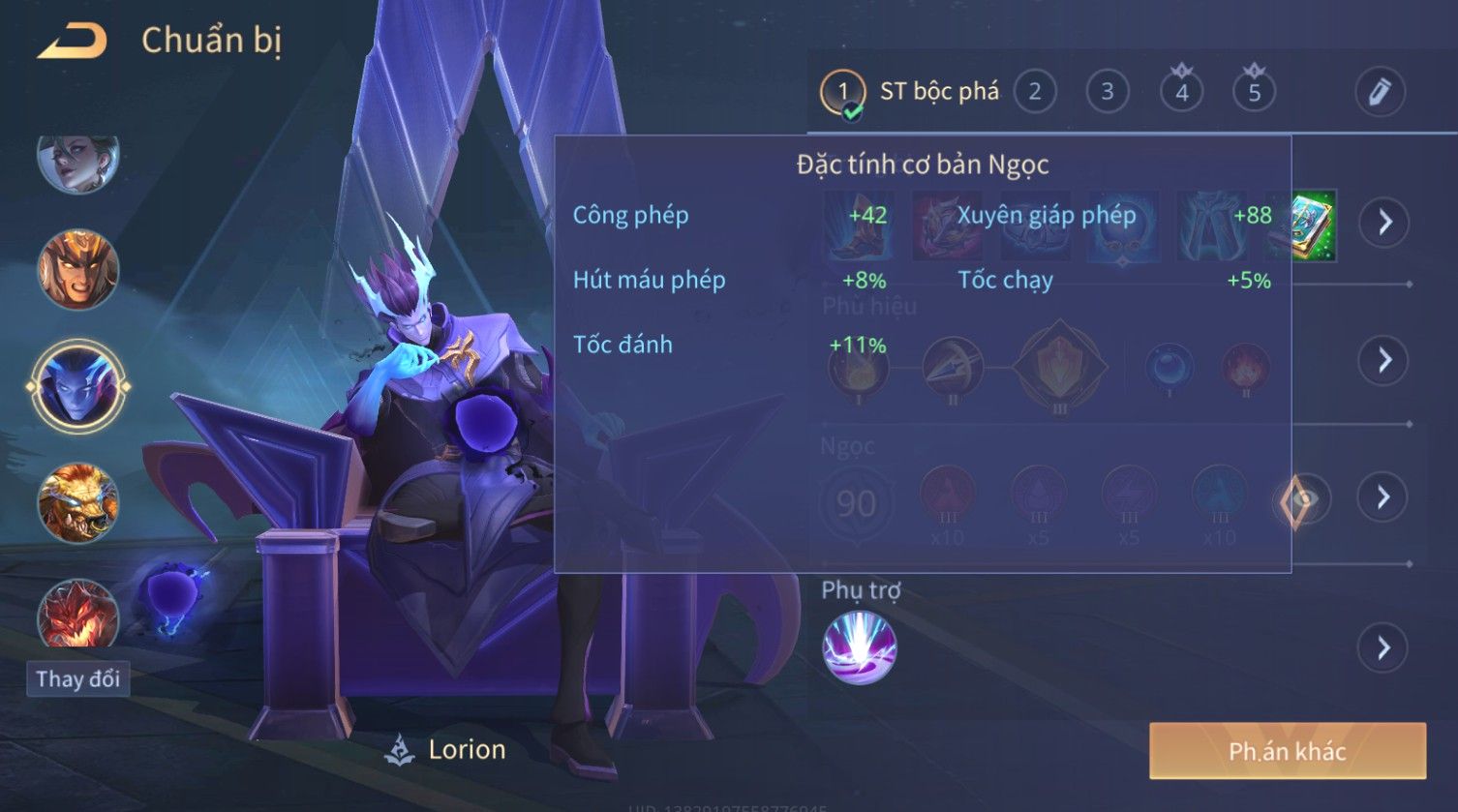Viewport: 1458px width, 812px height.
Task: Open the Phụ trợ details arrow
Action: (1384, 647)
